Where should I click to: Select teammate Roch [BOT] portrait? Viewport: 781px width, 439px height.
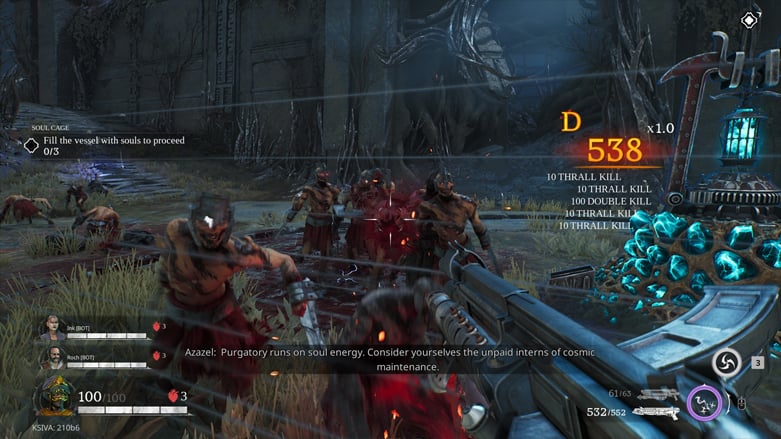(x=52, y=356)
